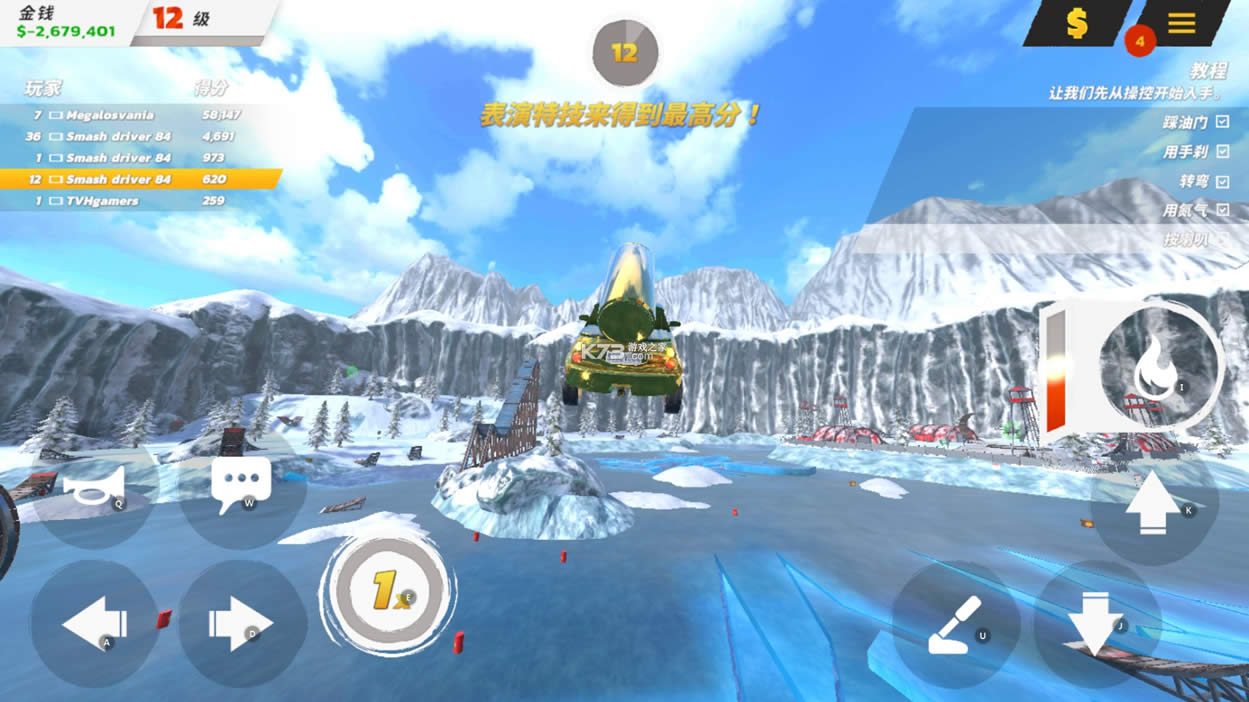Screen dimensions: 1249x702
Task: Open the chat bubble button
Action: pos(241,485)
